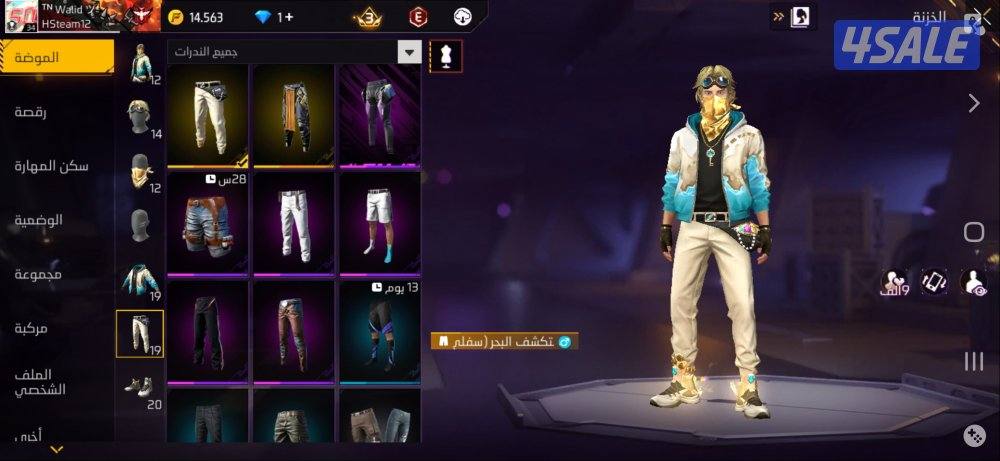1000x461 pixels.
Task: Open the جميع الندرات rarity dropdown
Action: 295,52
